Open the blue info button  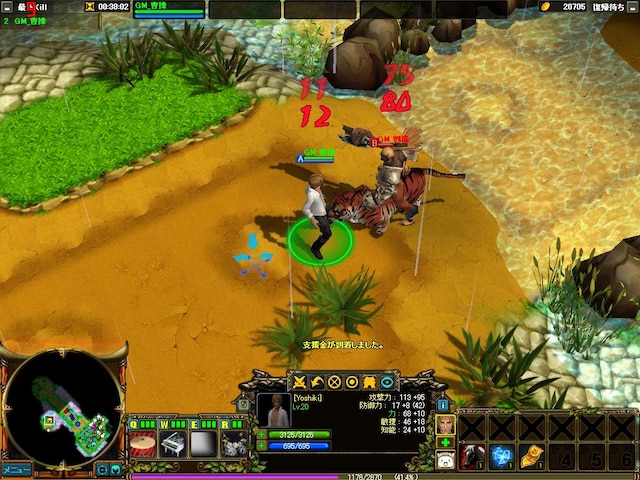click(444, 403)
